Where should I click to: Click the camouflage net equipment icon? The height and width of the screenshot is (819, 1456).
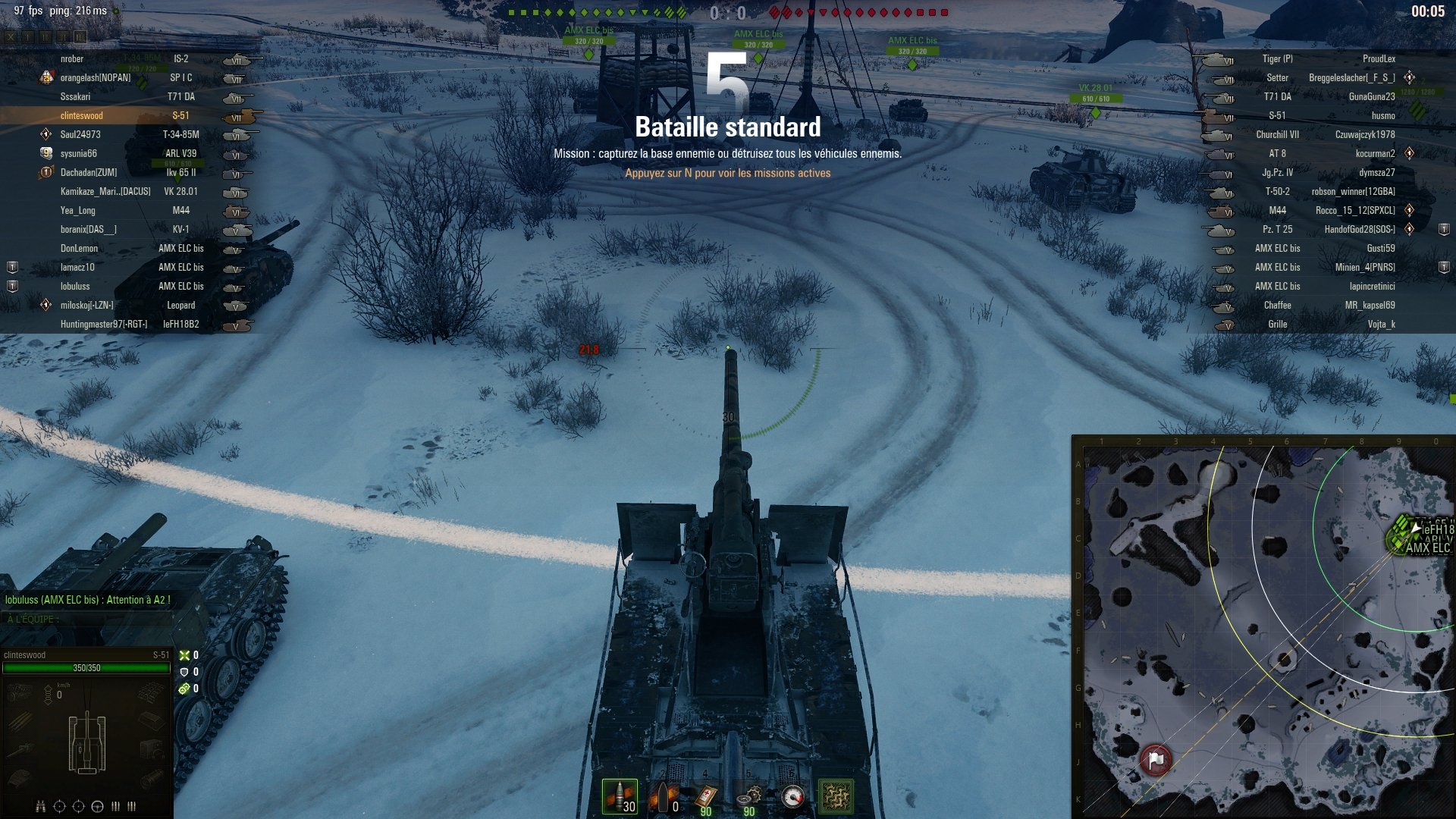(x=836, y=797)
